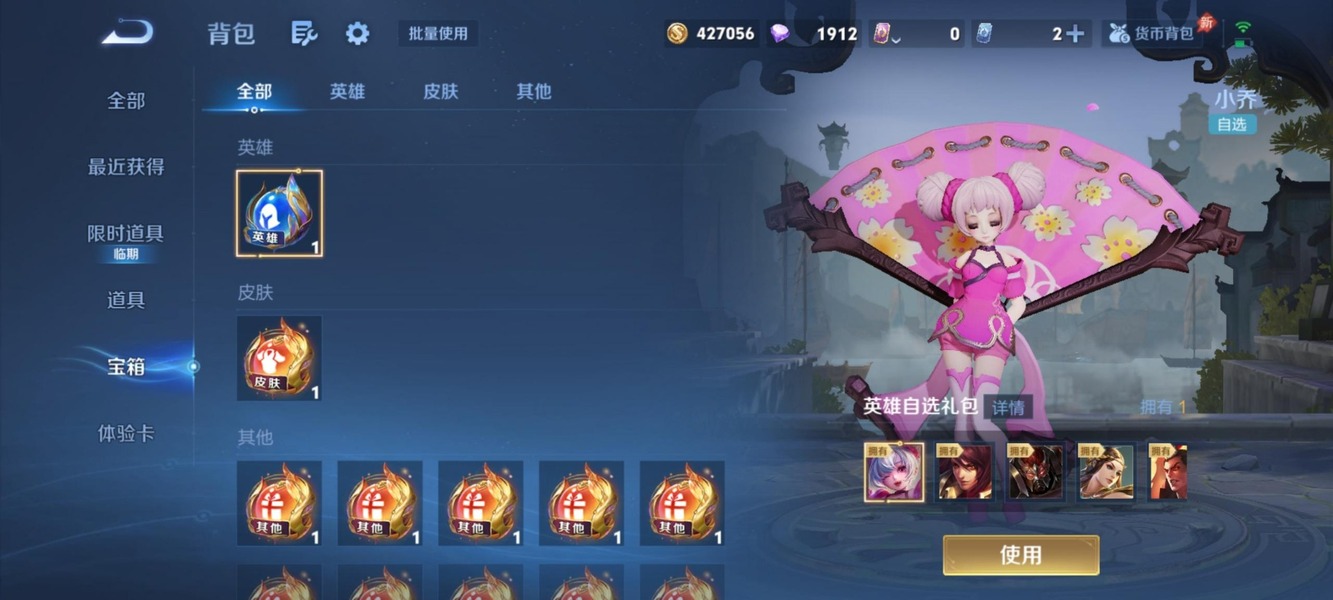The width and height of the screenshot is (1333, 600).
Task: Switch to the 皮肤 skin tab
Action: point(440,92)
